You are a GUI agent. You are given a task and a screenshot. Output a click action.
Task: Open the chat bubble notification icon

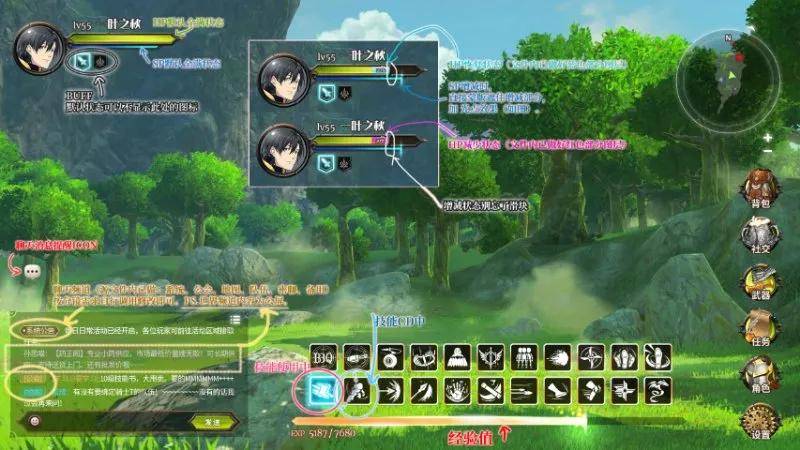[32, 271]
